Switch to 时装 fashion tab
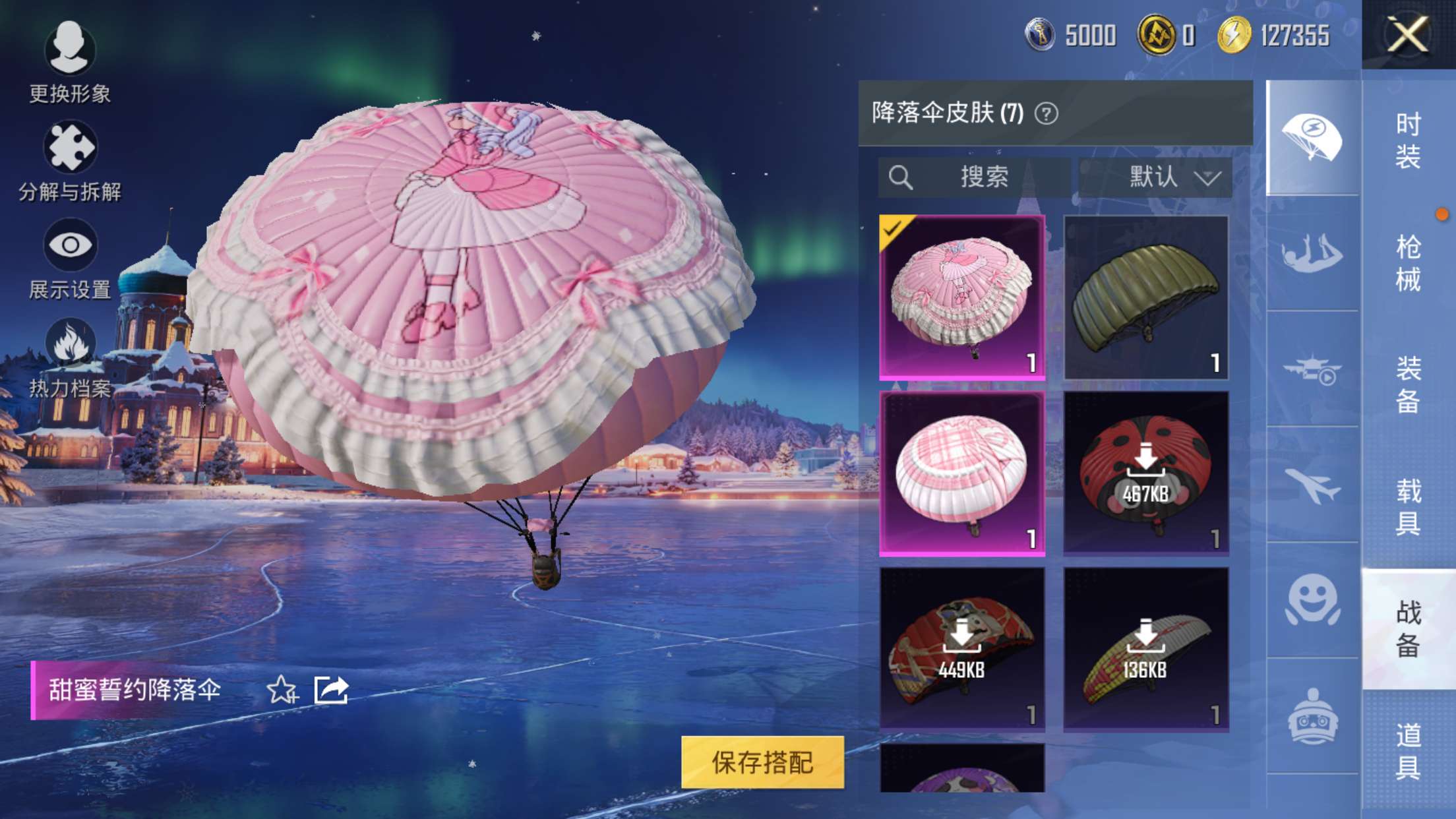Image resolution: width=1456 pixels, height=819 pixels. pos(1408,140)
